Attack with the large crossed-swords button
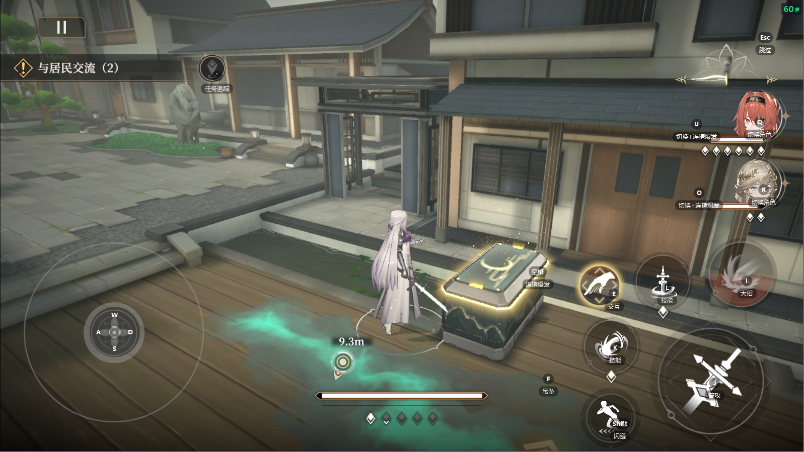 tap(712, 380)
